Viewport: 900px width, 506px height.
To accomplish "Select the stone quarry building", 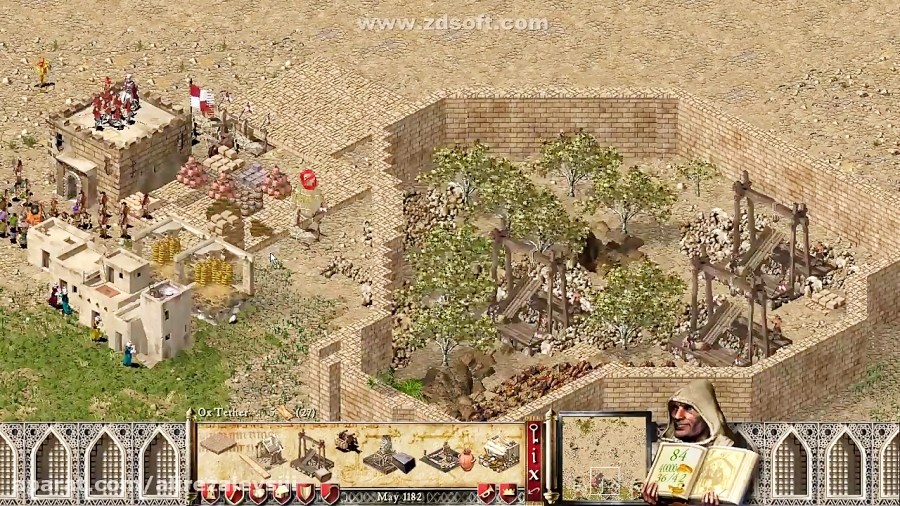I will 310,453.
